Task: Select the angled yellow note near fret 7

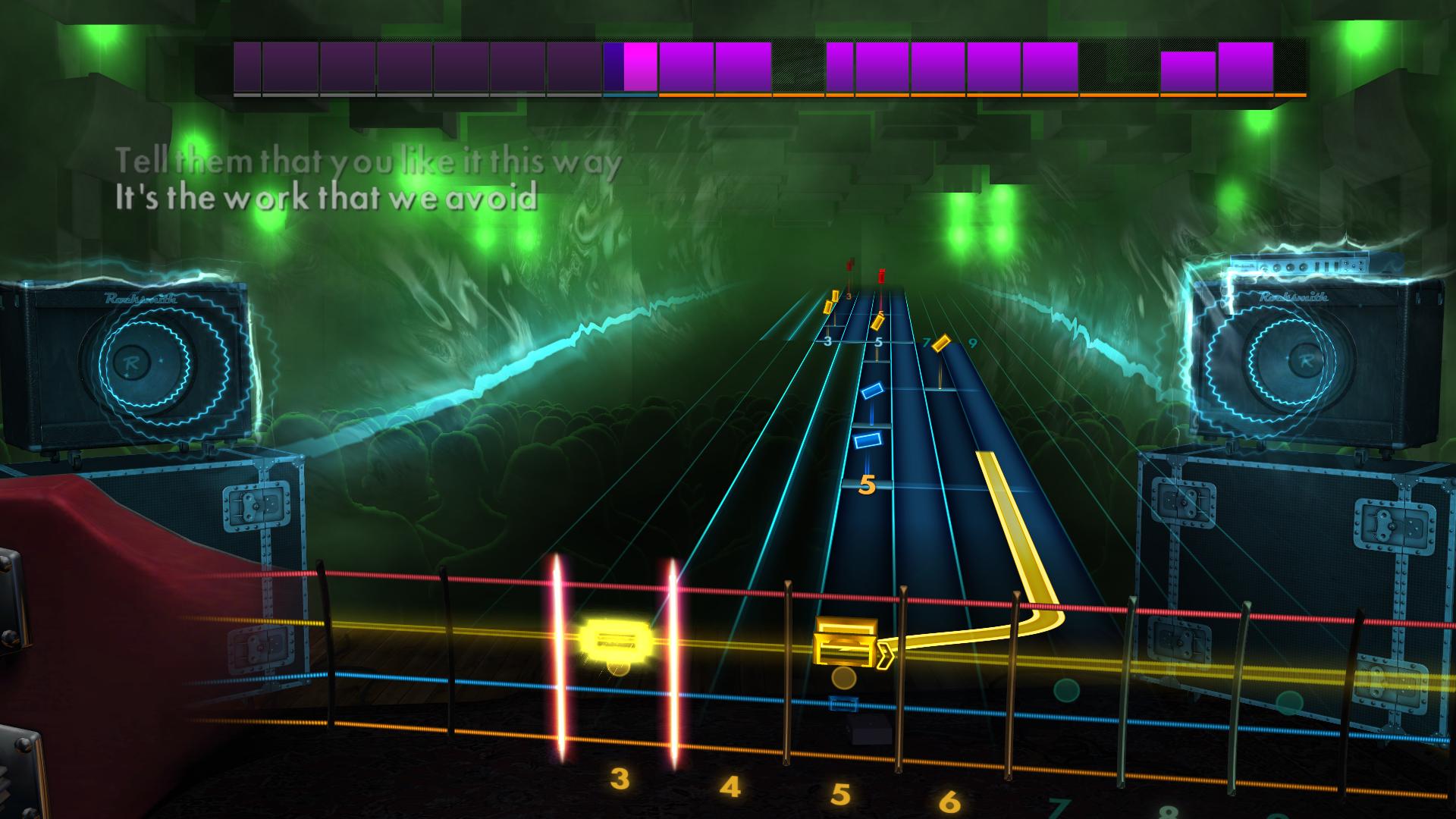Action: coord(941,343)
